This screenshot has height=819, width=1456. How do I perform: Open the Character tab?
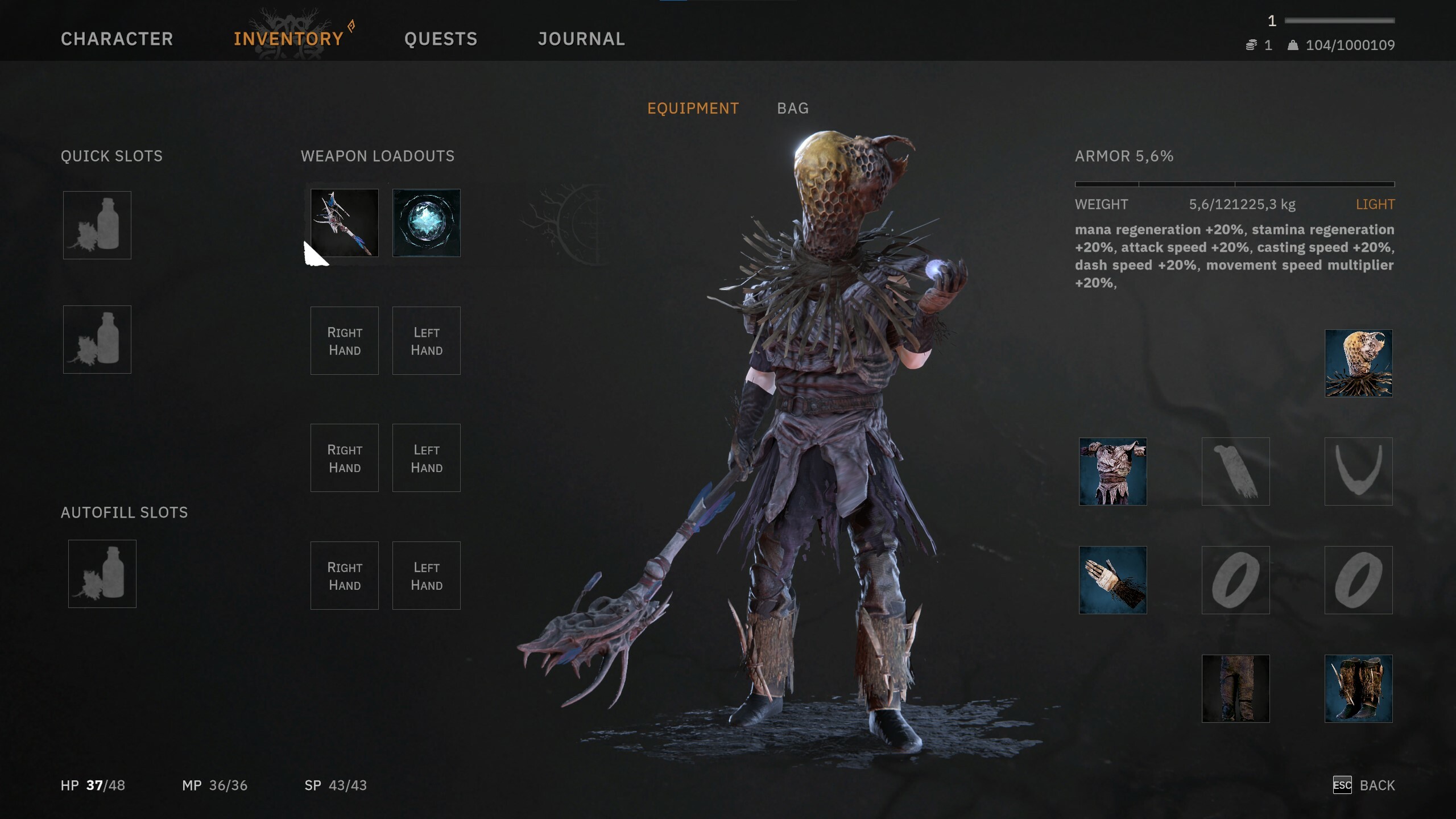pyautogui.click(x=117, y=39)
